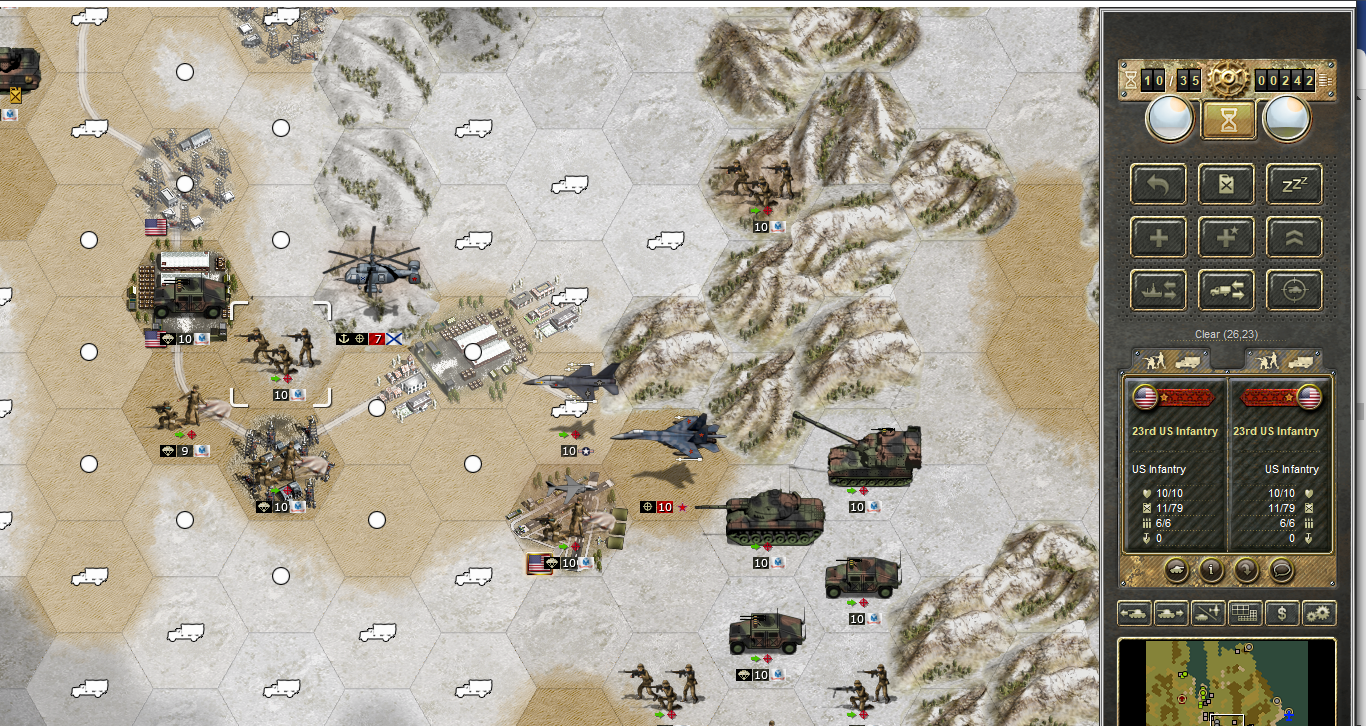Open the strategic map grid button

(x=1243, y=612)
